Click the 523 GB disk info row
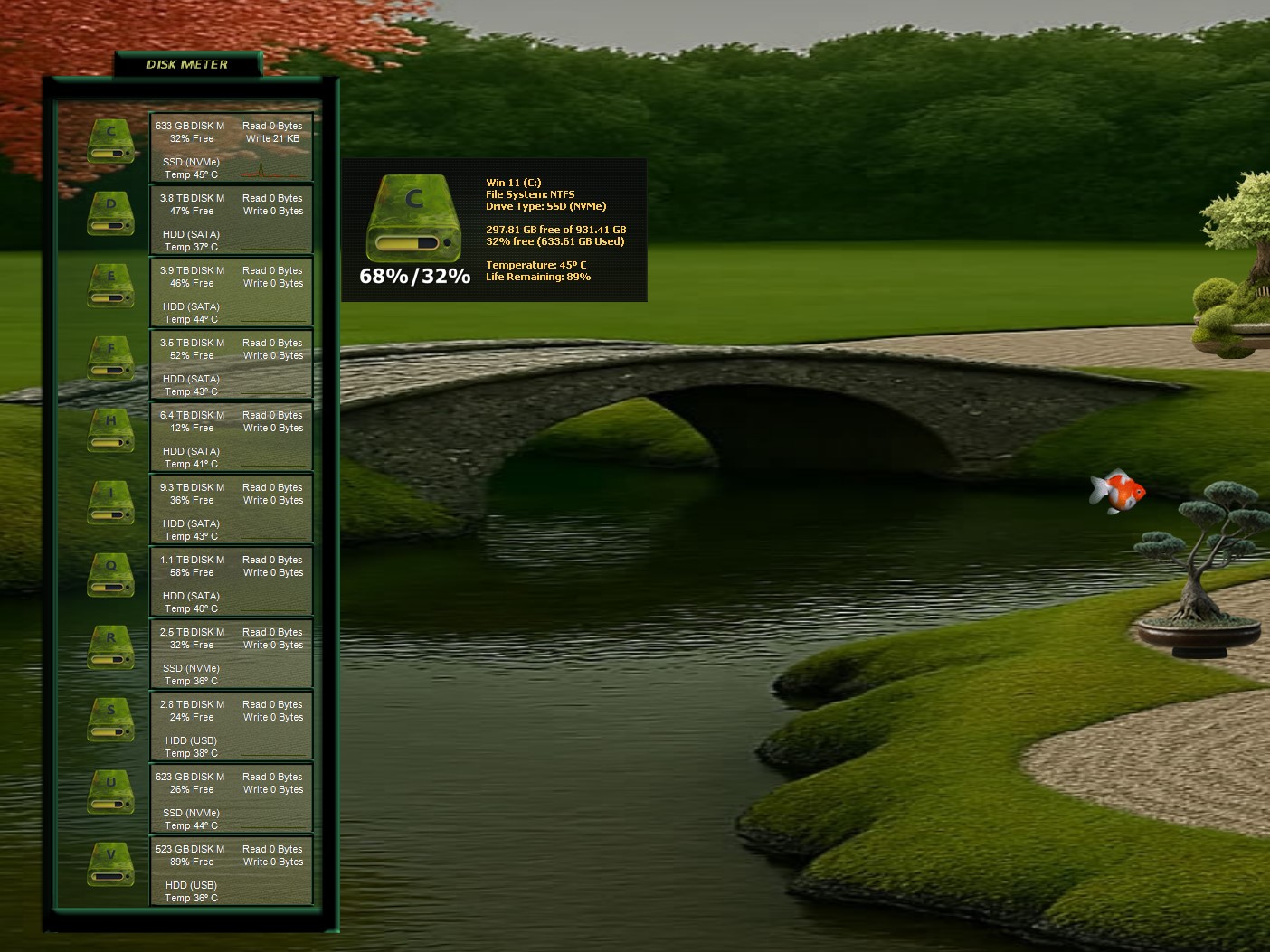The width and height of the screenshot is (1270, 952). point(231,872)
